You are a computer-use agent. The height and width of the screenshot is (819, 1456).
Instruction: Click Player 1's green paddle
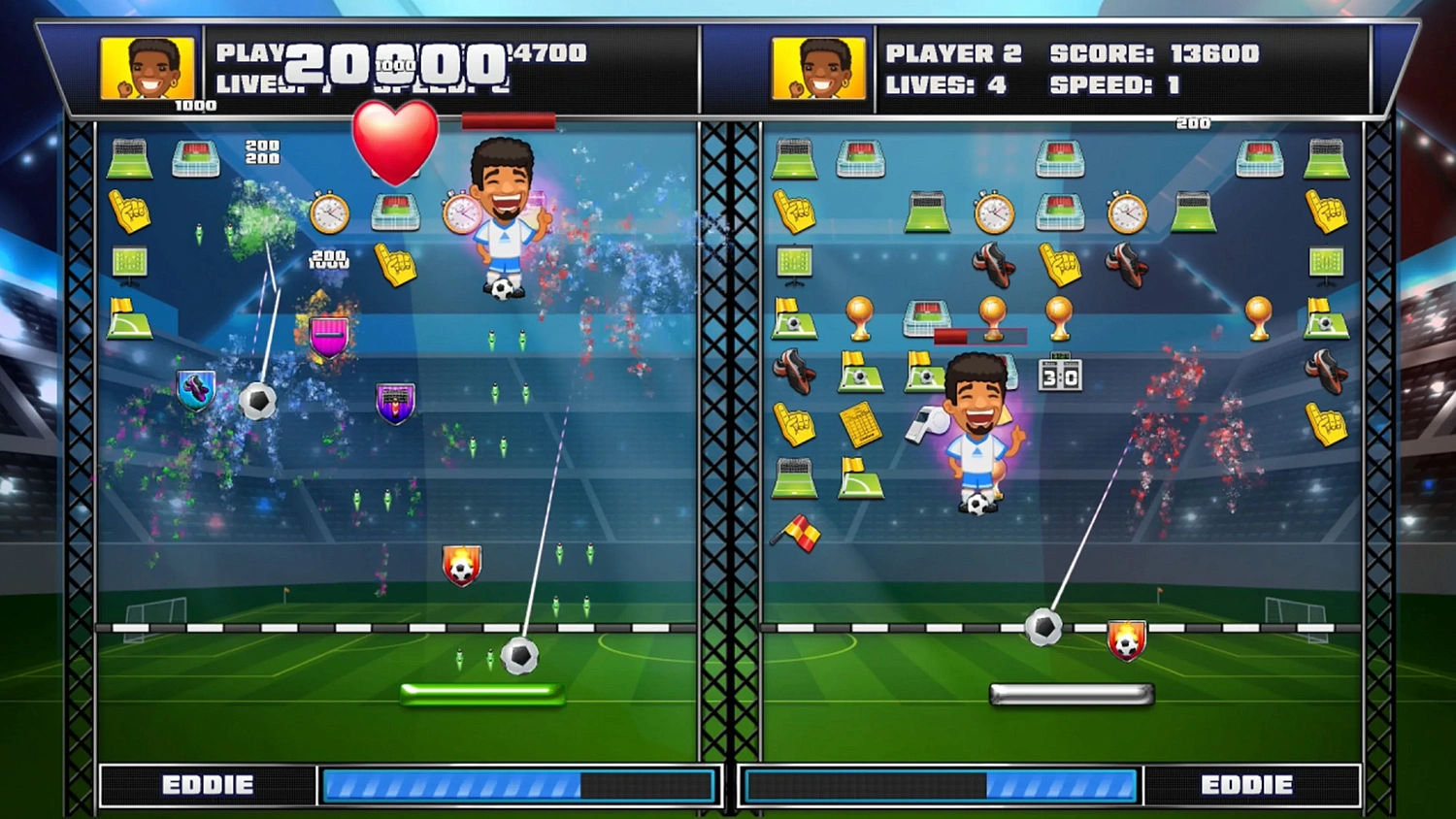(x=482, y=691)
